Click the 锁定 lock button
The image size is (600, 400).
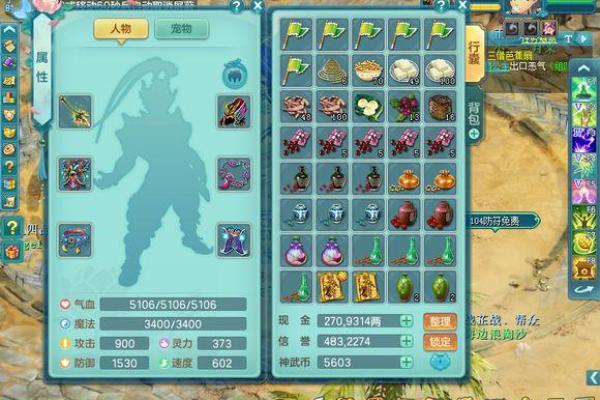coord(438,342)
